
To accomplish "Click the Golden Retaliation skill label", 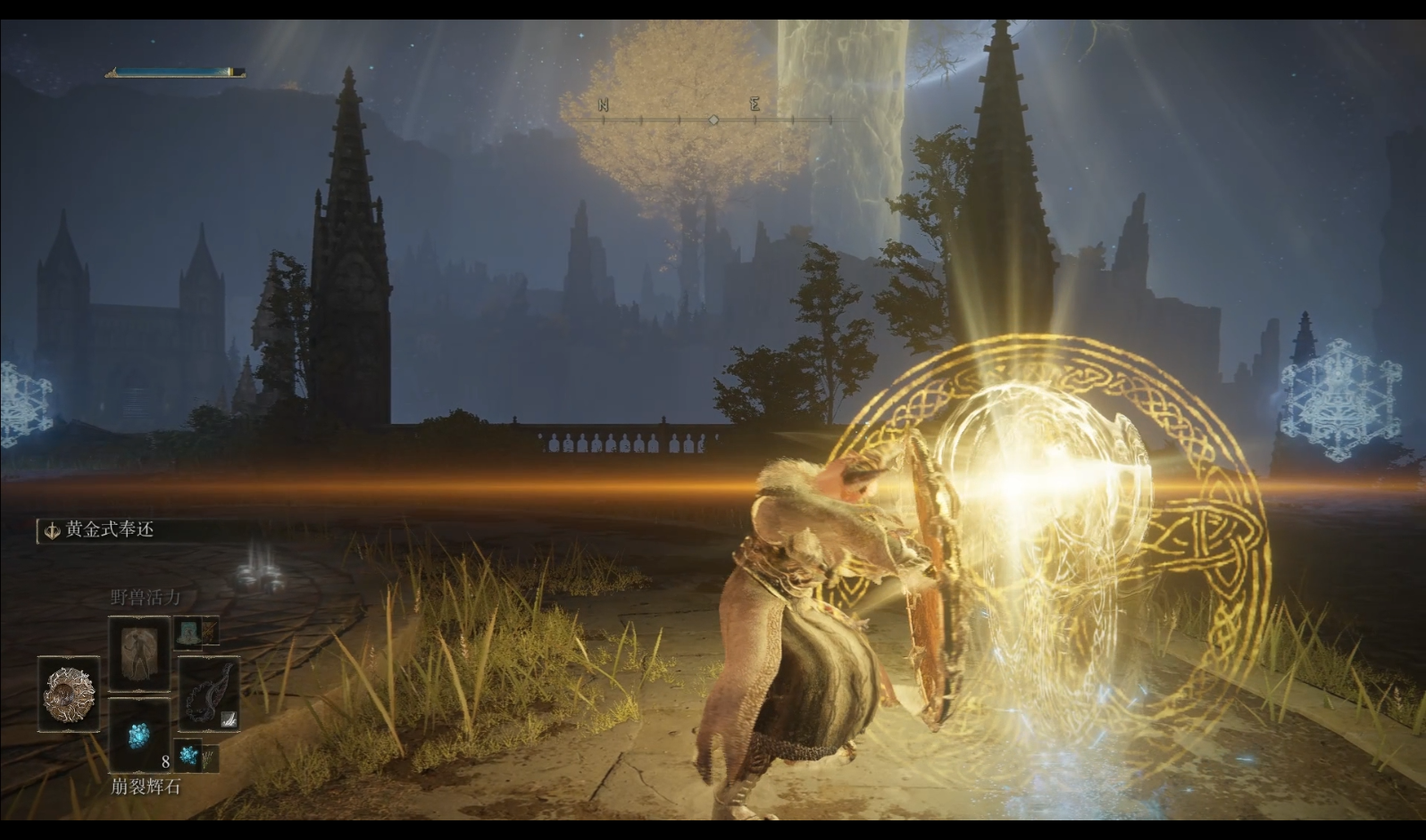I will click(x=109, y=530).
